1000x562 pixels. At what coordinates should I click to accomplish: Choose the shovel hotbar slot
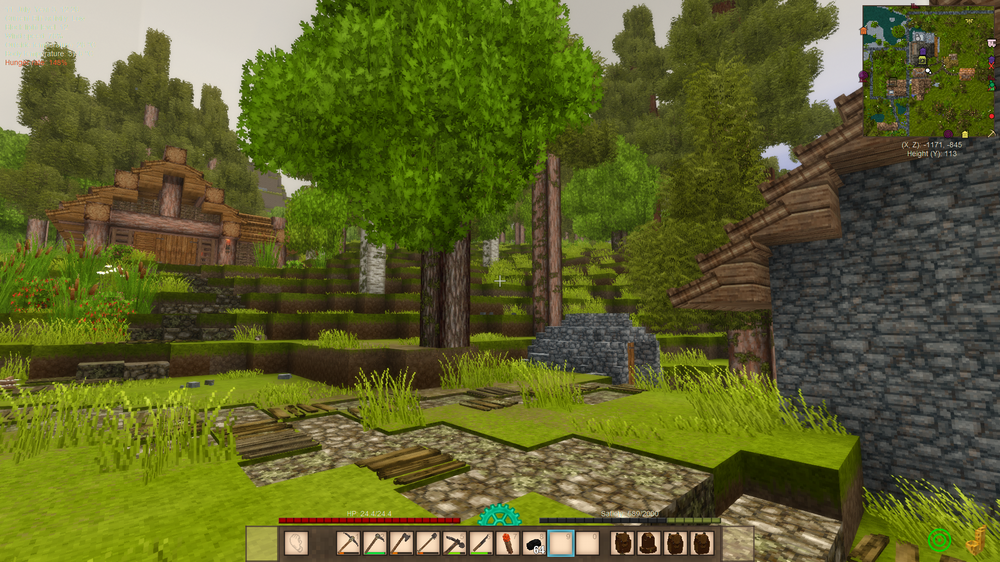click(x=427, y=543)
